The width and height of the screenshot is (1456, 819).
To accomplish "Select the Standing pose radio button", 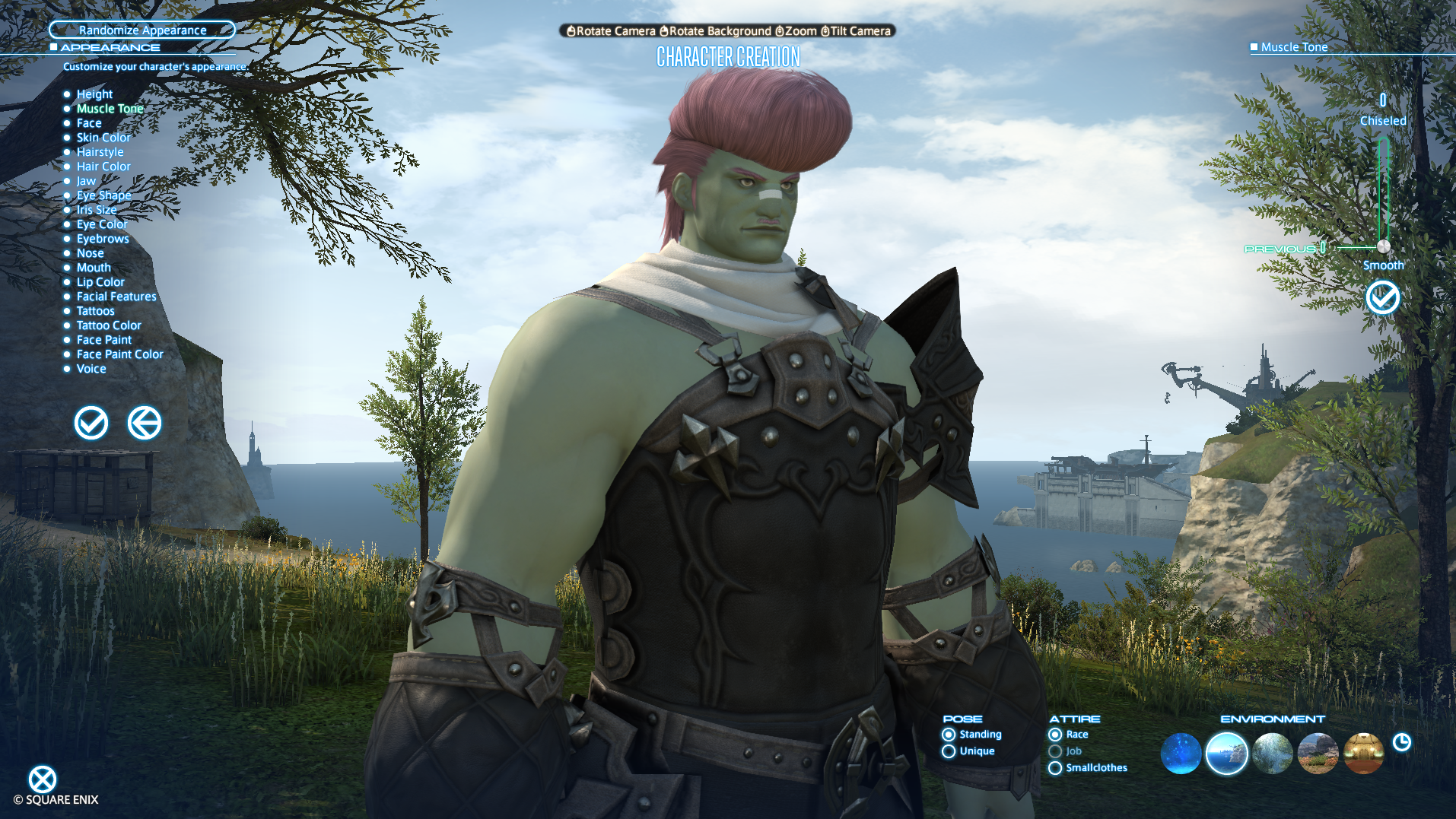I will coord(949,735).
